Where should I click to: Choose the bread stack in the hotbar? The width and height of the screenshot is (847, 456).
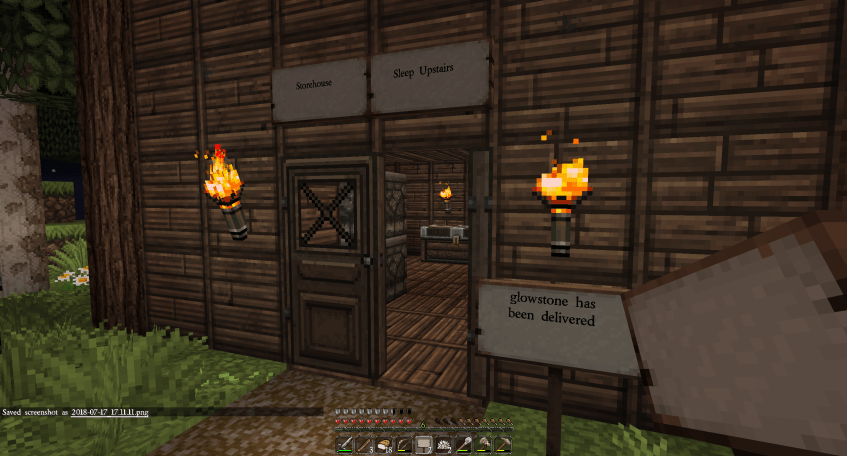pyautogui.click(x=384, y=444)
